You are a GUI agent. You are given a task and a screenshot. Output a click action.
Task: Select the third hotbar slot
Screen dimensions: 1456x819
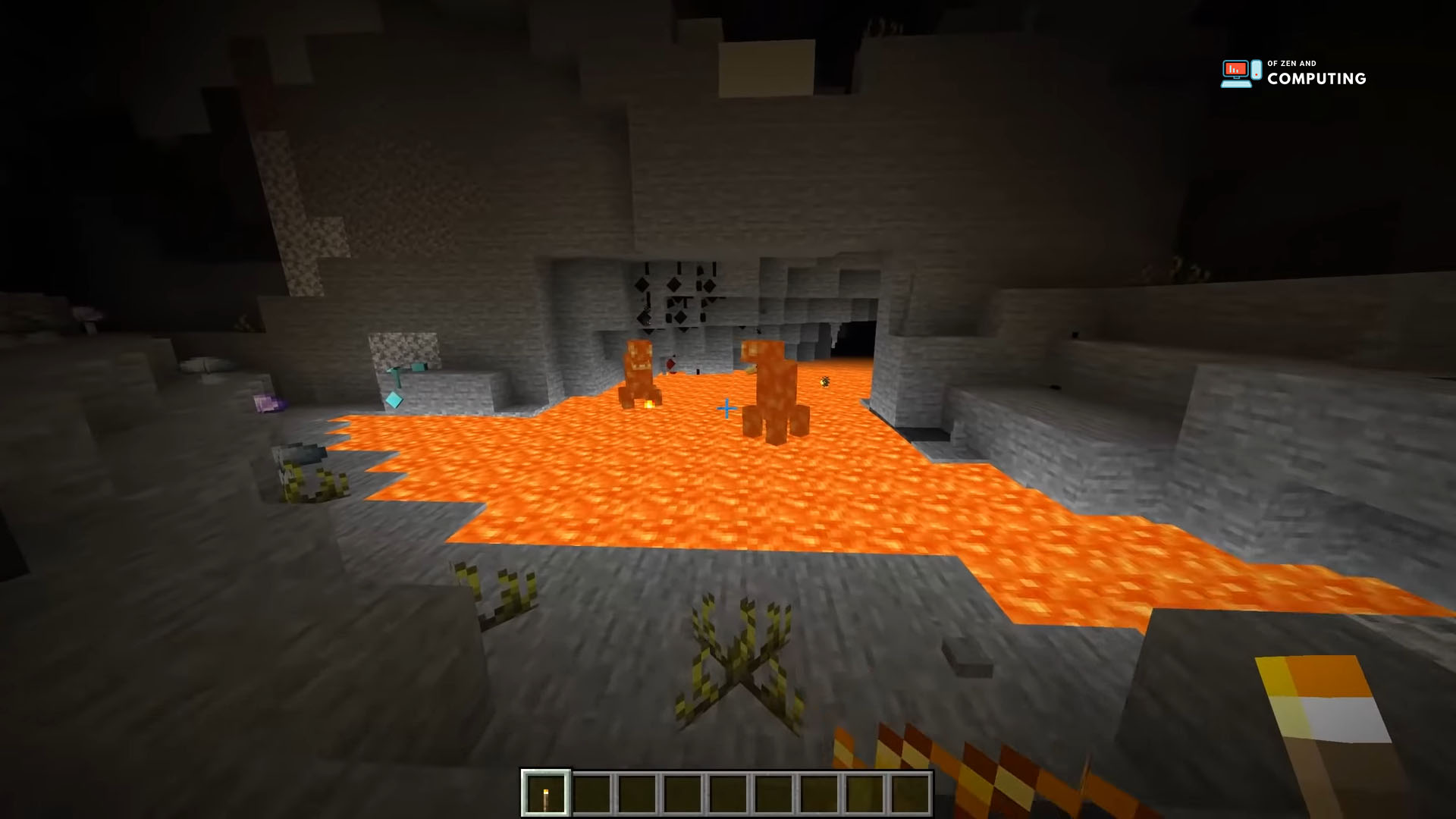coord(637,794)
